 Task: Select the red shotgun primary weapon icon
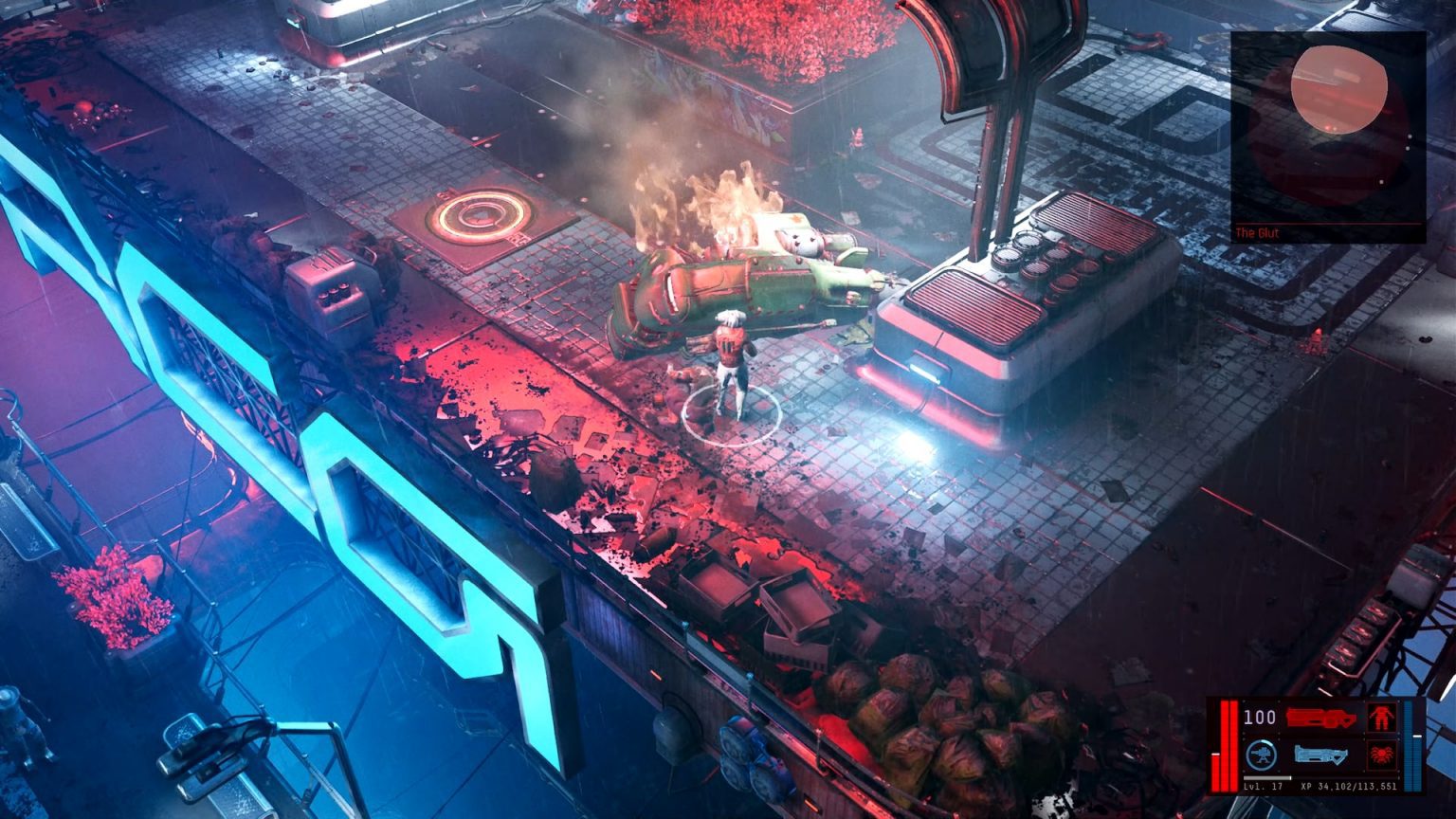[x=1322, y=716]
